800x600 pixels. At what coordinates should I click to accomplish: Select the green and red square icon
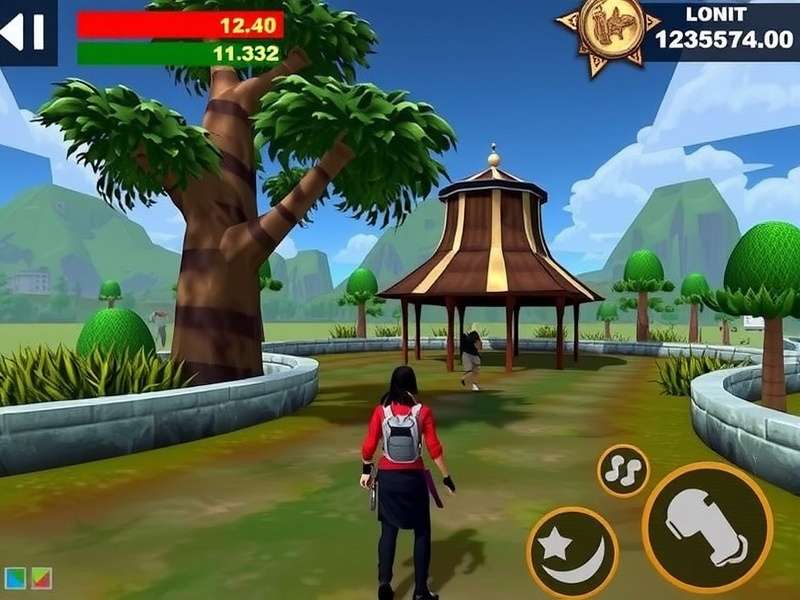[40, 578]
